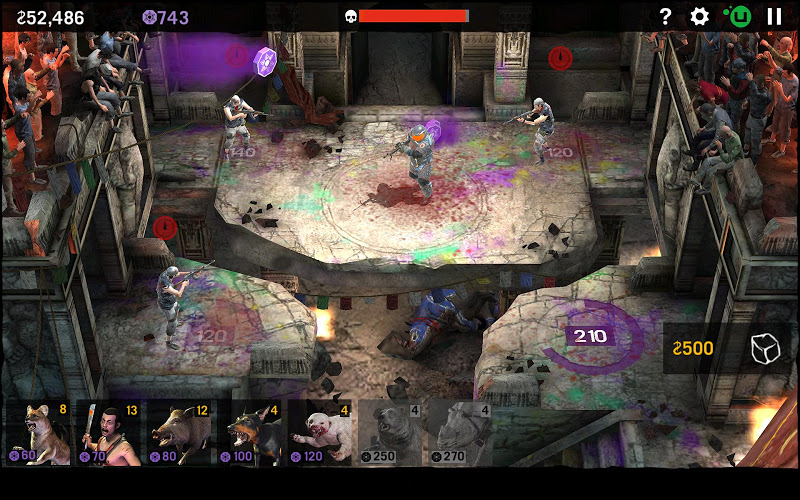Select the doberman unit costing 100
The height and width of the screenshot is (500, 800).
(x=251, y=433)
